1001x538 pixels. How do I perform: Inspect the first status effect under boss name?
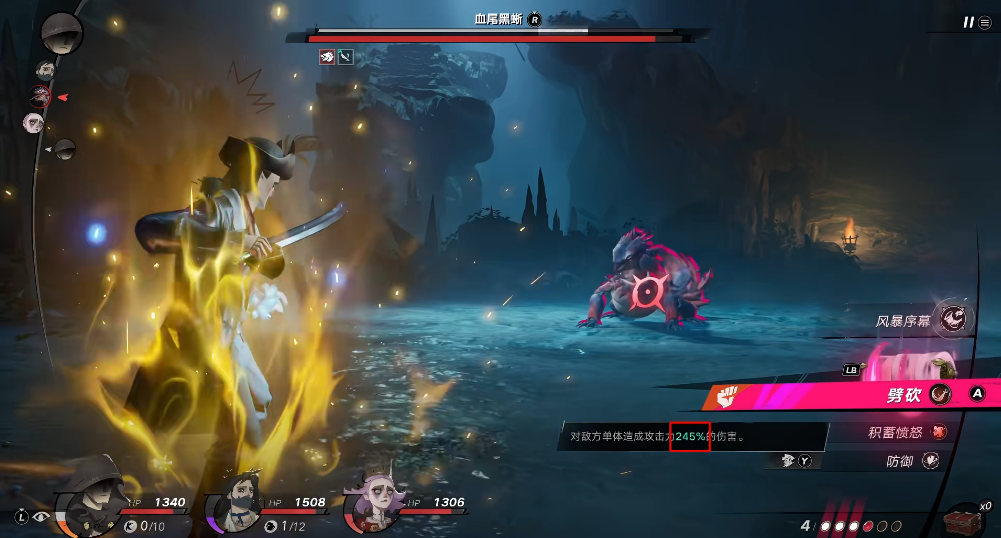[326, 57]
